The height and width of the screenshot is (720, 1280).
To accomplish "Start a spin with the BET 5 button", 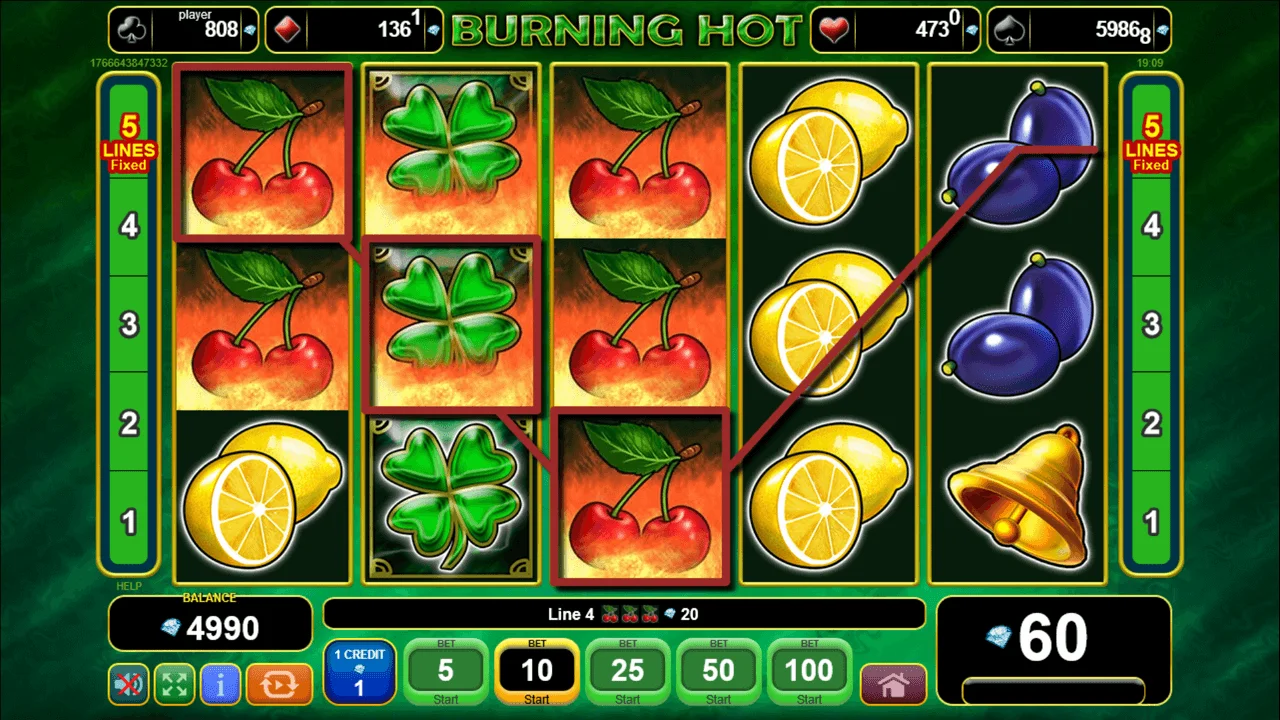I will click(446, 671).
